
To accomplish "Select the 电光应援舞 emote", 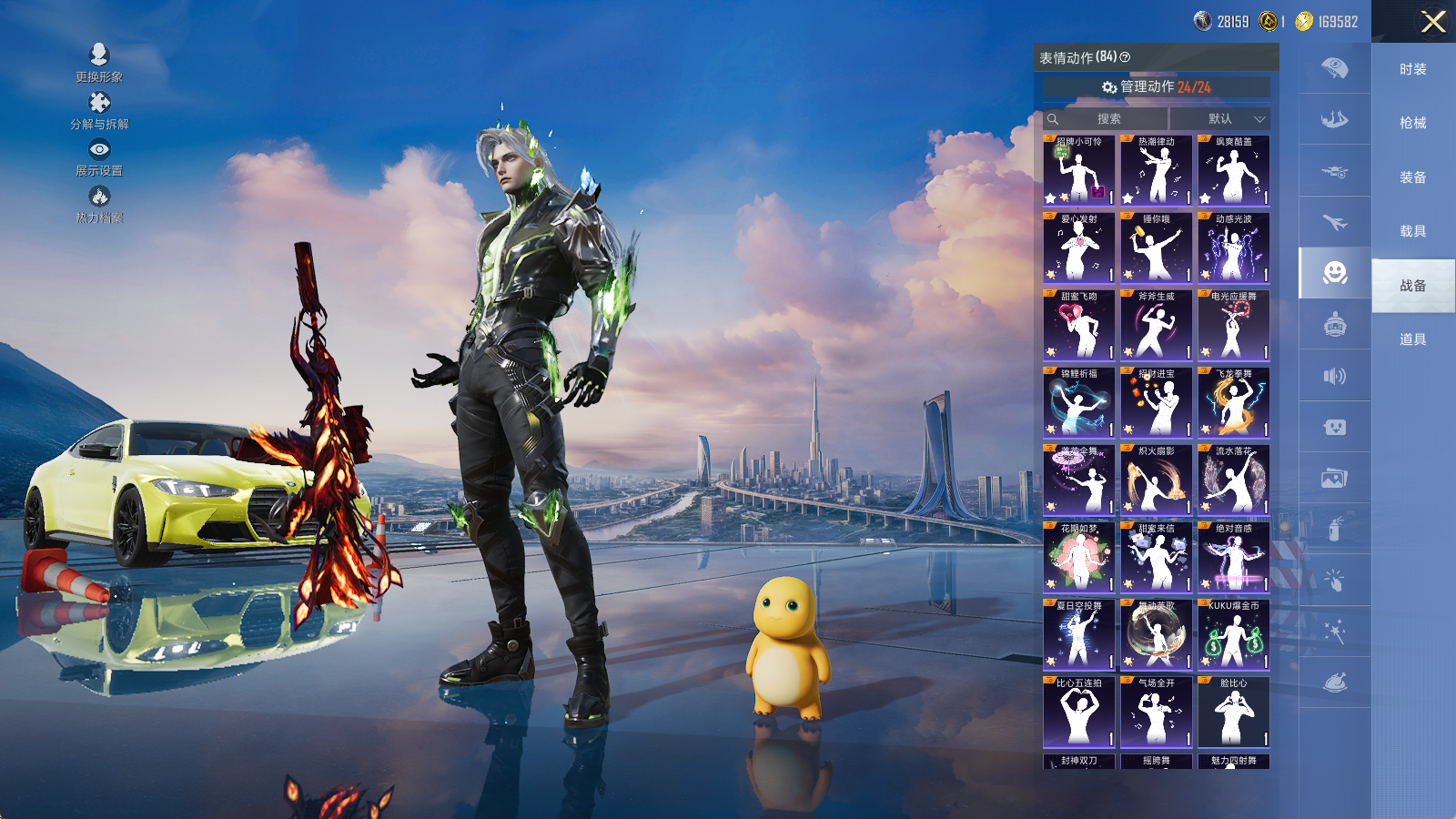I will pyautogui.click(x=1234, y=326).
